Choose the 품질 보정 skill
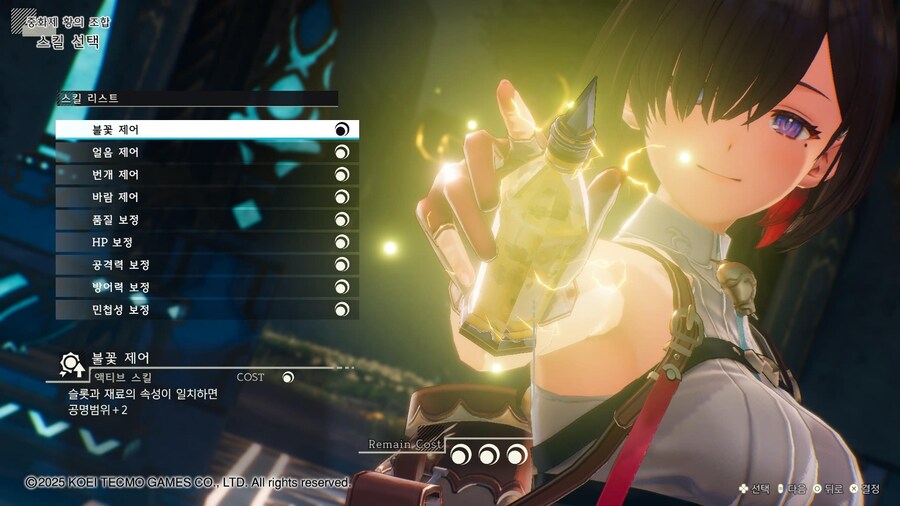 coord(206,219)
